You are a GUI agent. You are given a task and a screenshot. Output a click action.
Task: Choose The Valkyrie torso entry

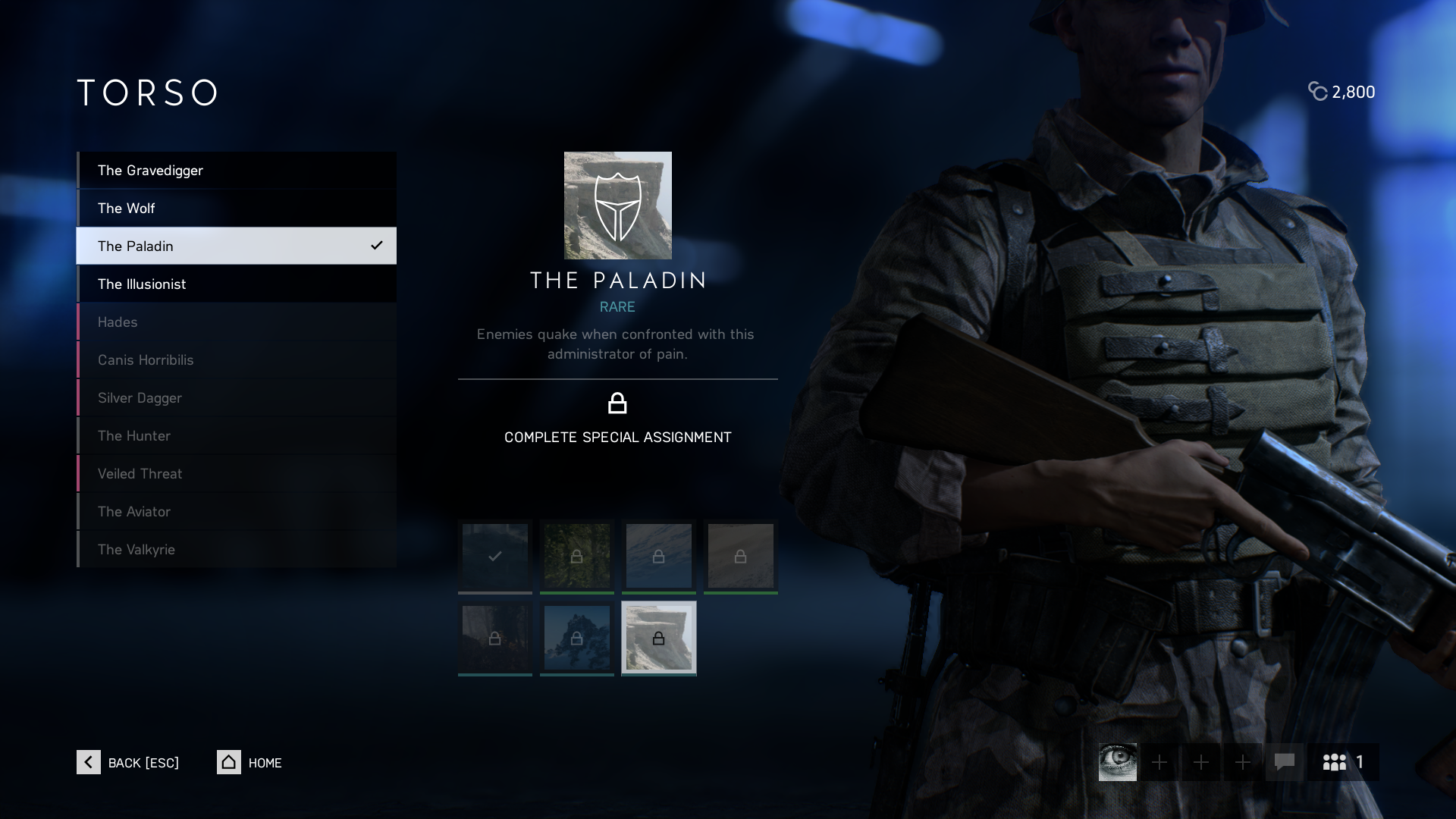tap(236, 550)
